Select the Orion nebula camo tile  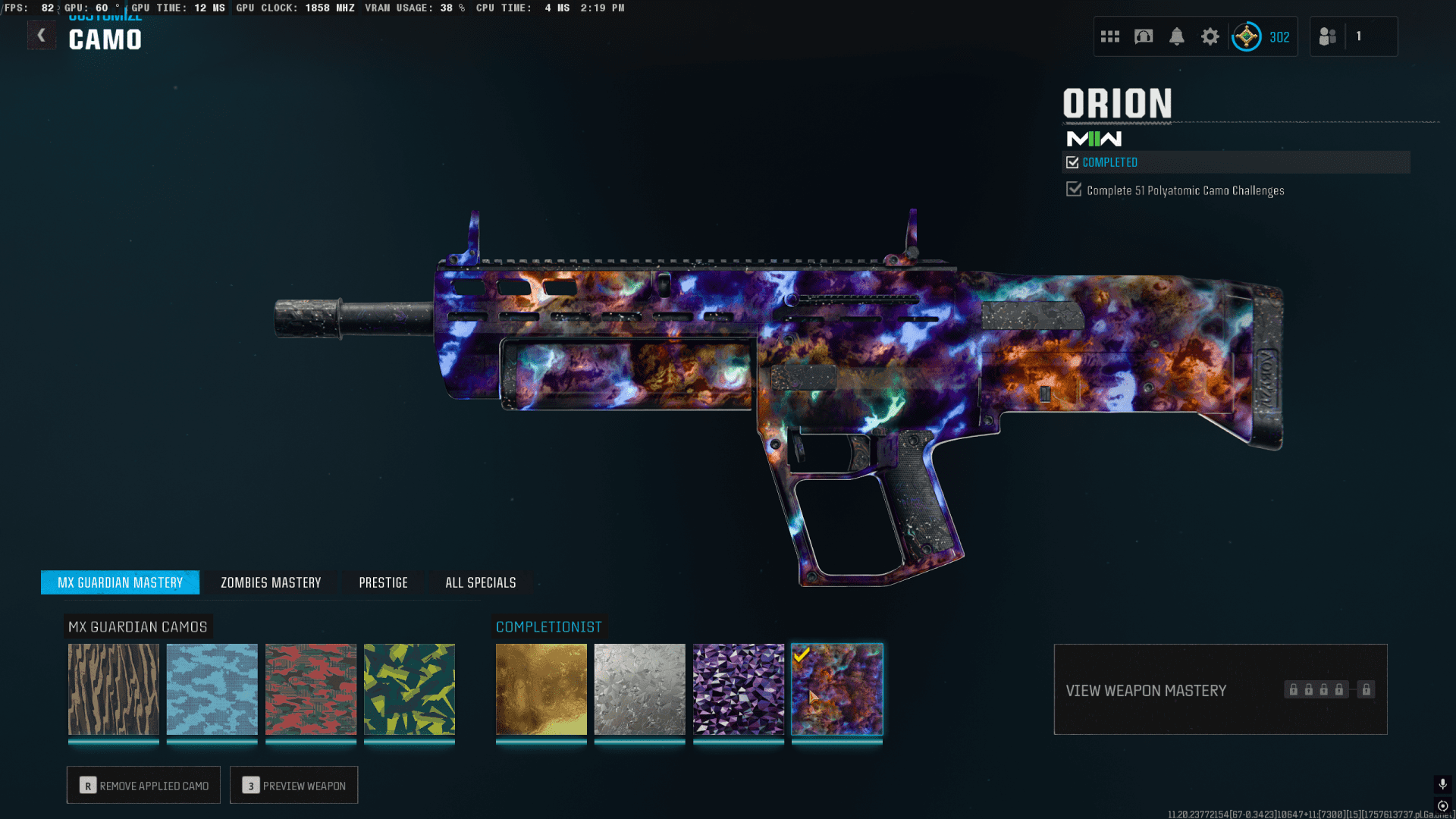837,689
